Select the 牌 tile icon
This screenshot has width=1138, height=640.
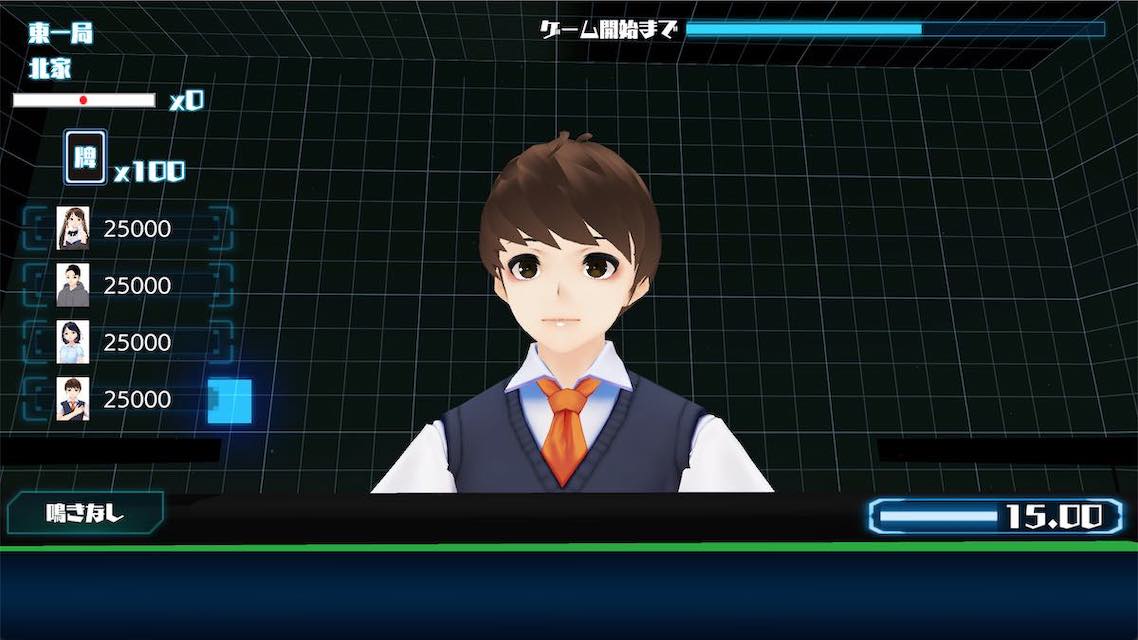(x=86, y=158)
